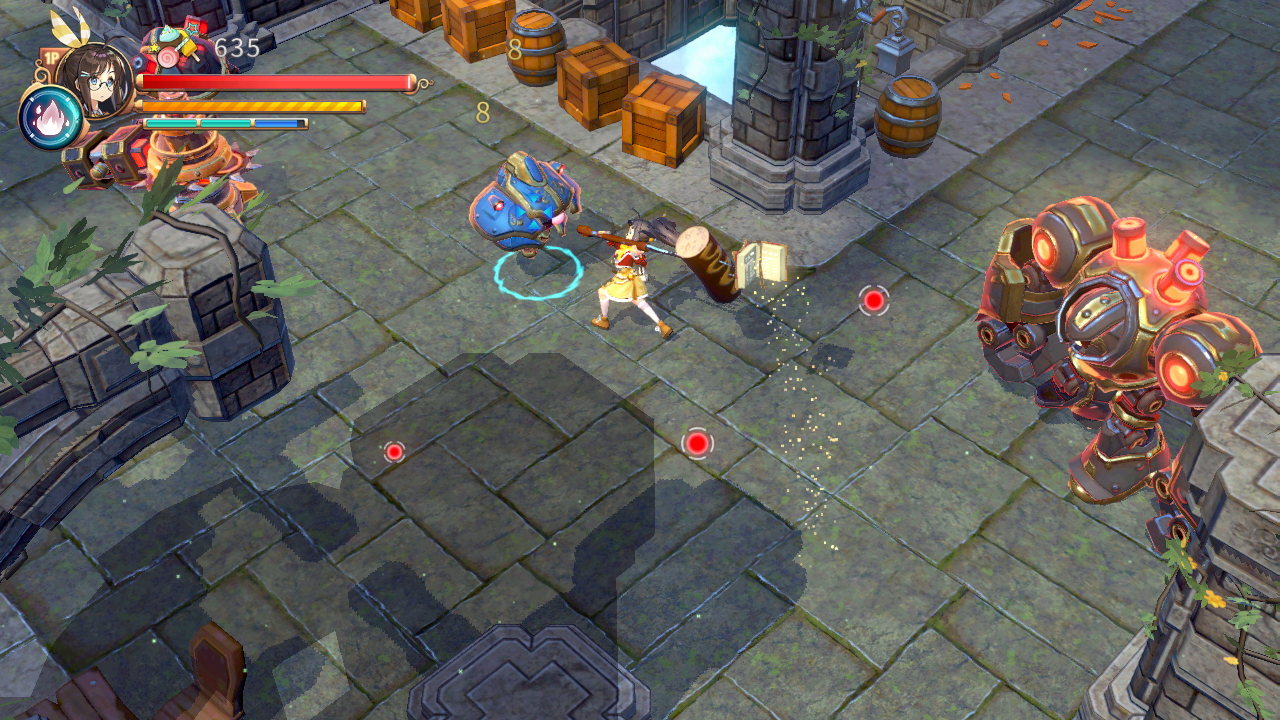This screenshot has height=720, width=1280.
Task: Click the girl character's avatar frame
Action: (x=95, y=80)
